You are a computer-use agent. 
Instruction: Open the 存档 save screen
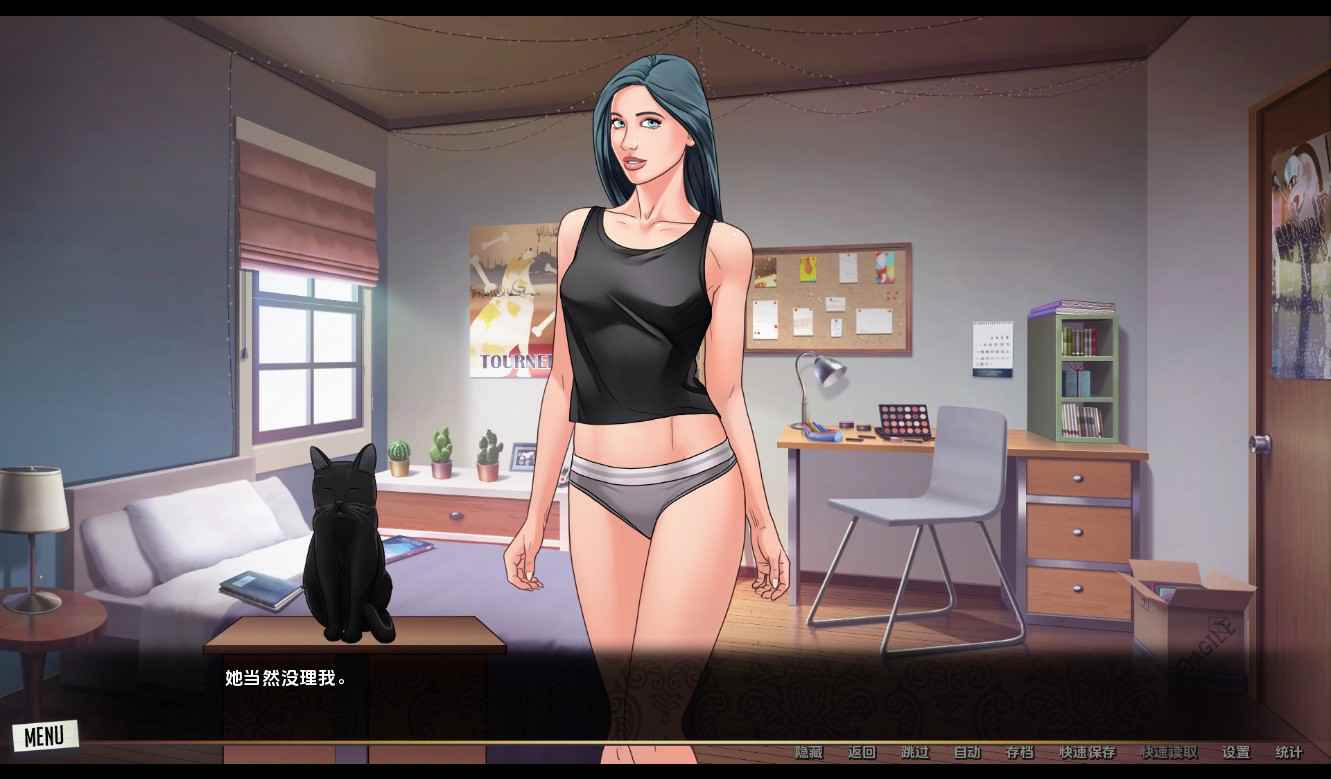pos(1019,752)
